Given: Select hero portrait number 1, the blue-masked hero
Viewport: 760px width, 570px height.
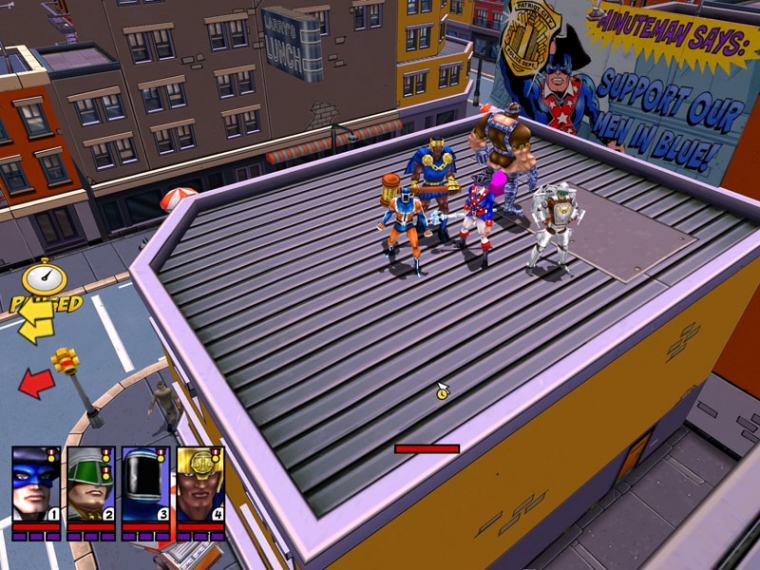Looking at the screenshot, I should click(x=35, y=485).
